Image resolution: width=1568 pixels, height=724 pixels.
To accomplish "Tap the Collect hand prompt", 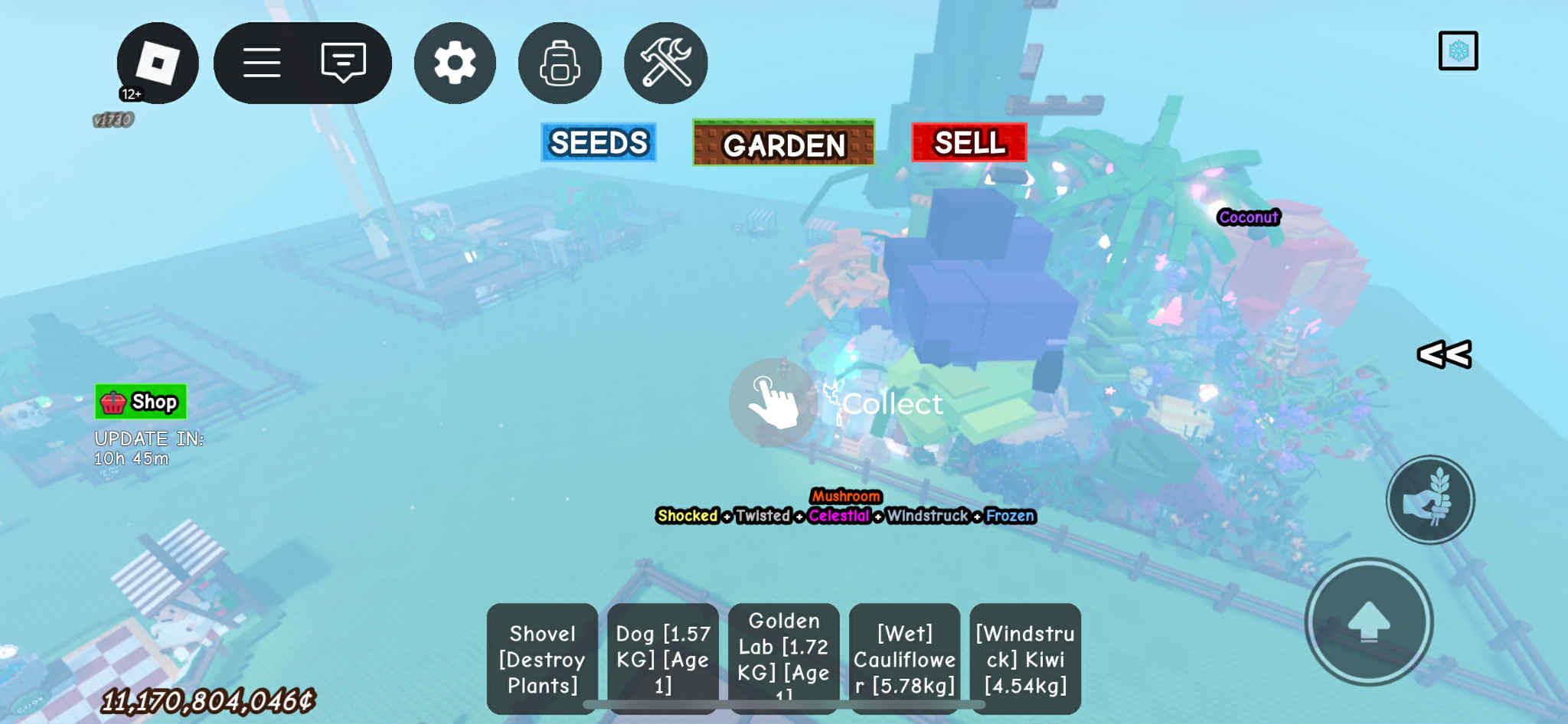I will tap(773, 402).
